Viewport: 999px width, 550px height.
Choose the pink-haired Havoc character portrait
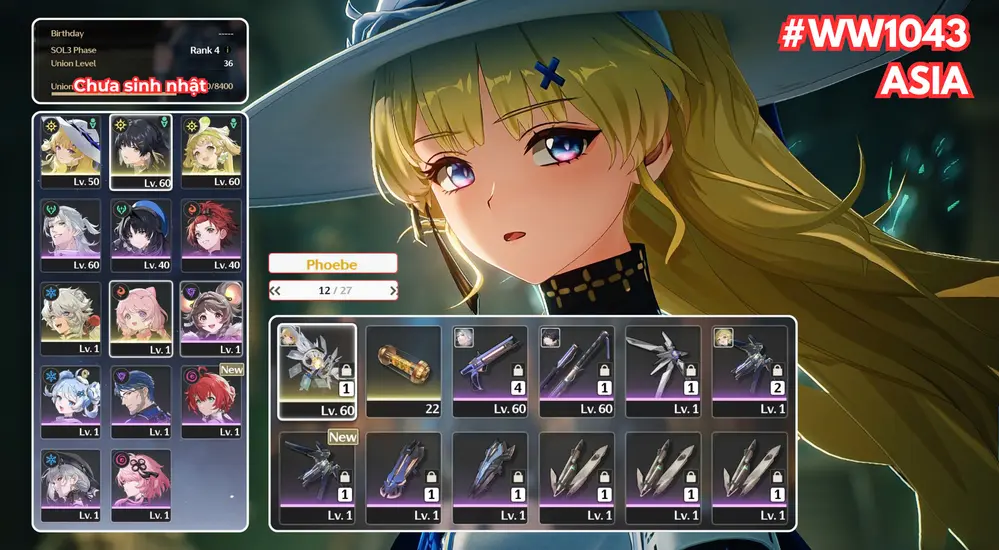point(140,483)
